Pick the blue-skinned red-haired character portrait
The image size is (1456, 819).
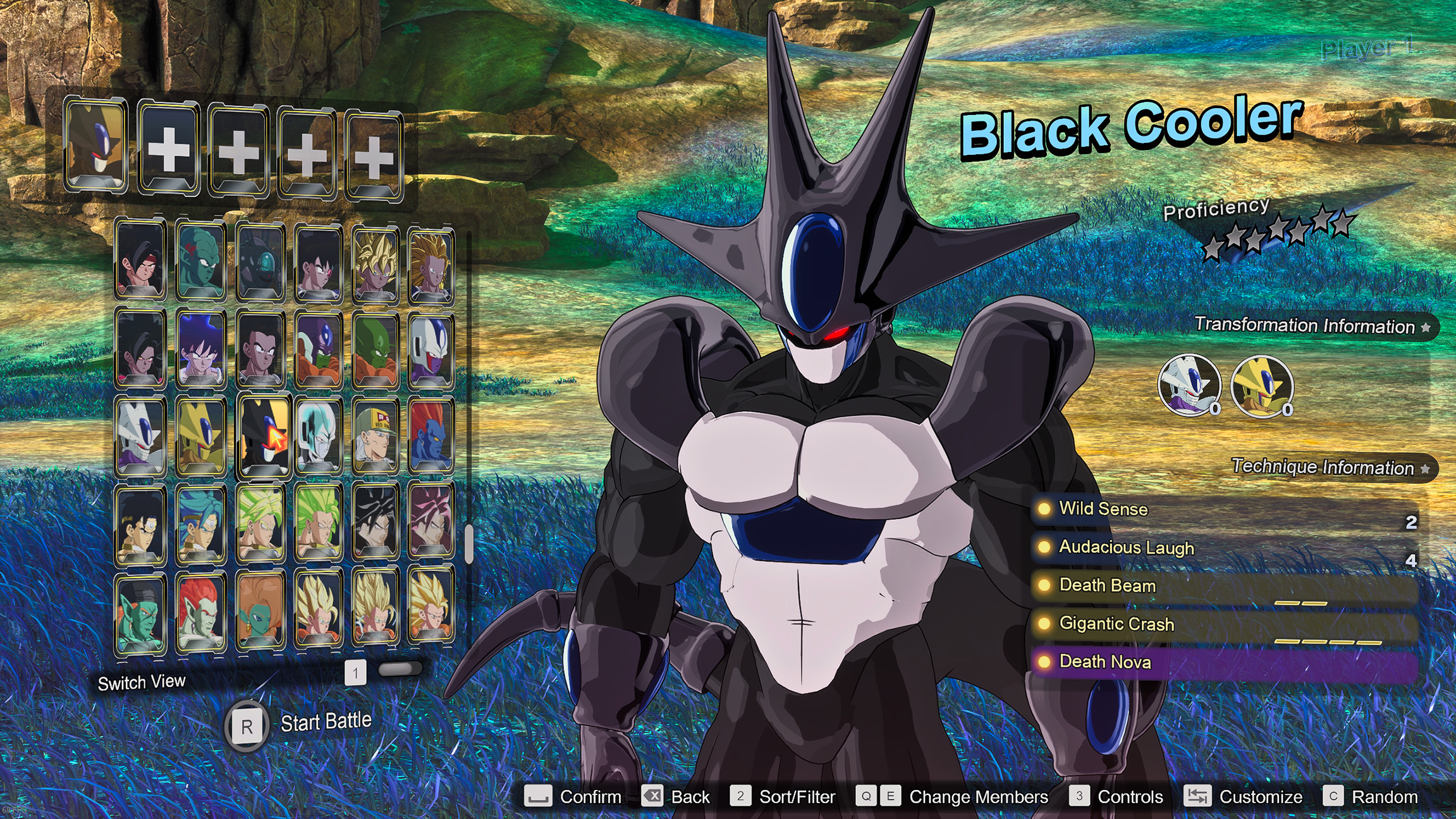[431, 436]
